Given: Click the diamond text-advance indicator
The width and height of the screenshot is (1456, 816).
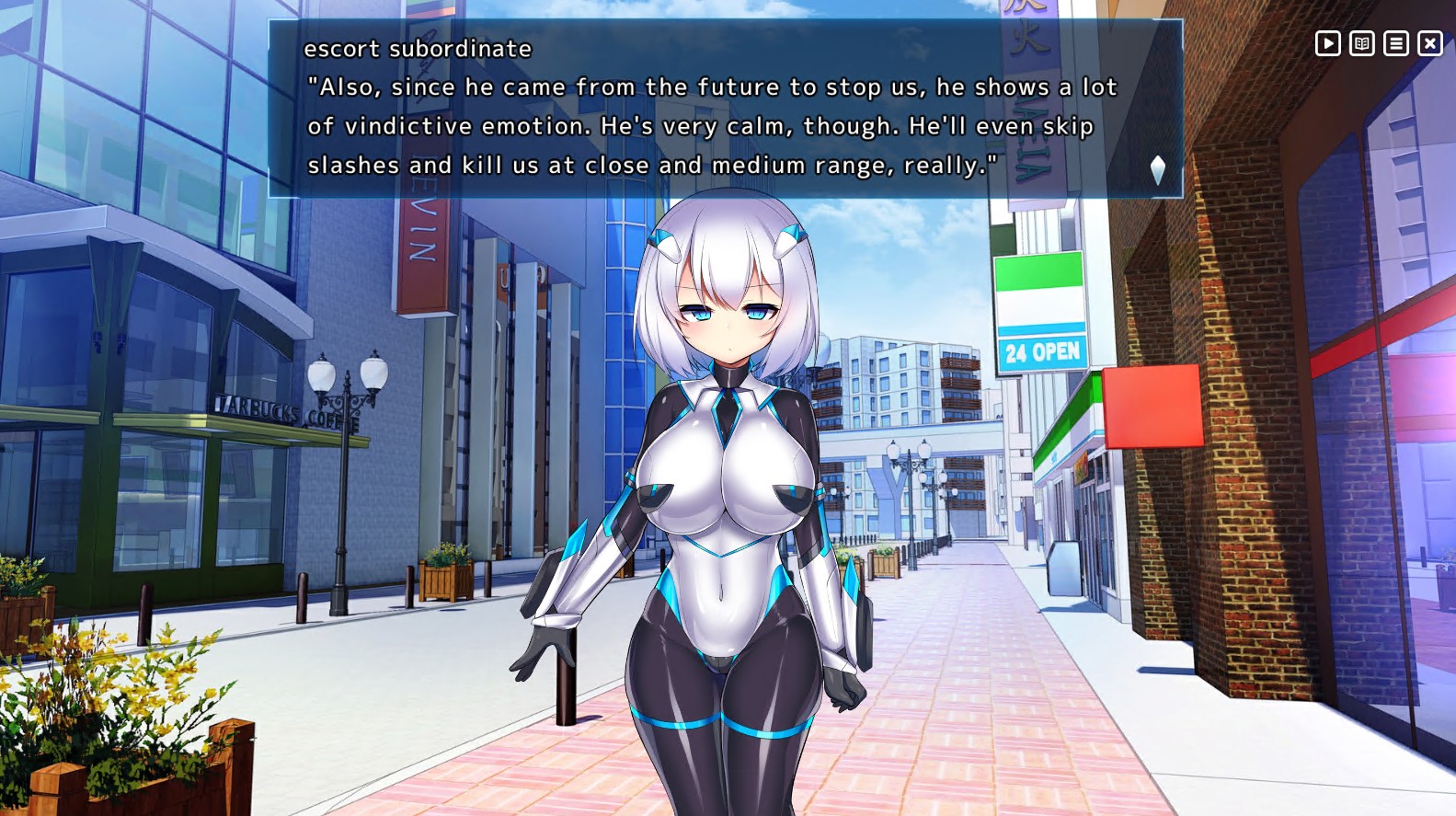Looking at the screenshot, I should point(1158,168).
